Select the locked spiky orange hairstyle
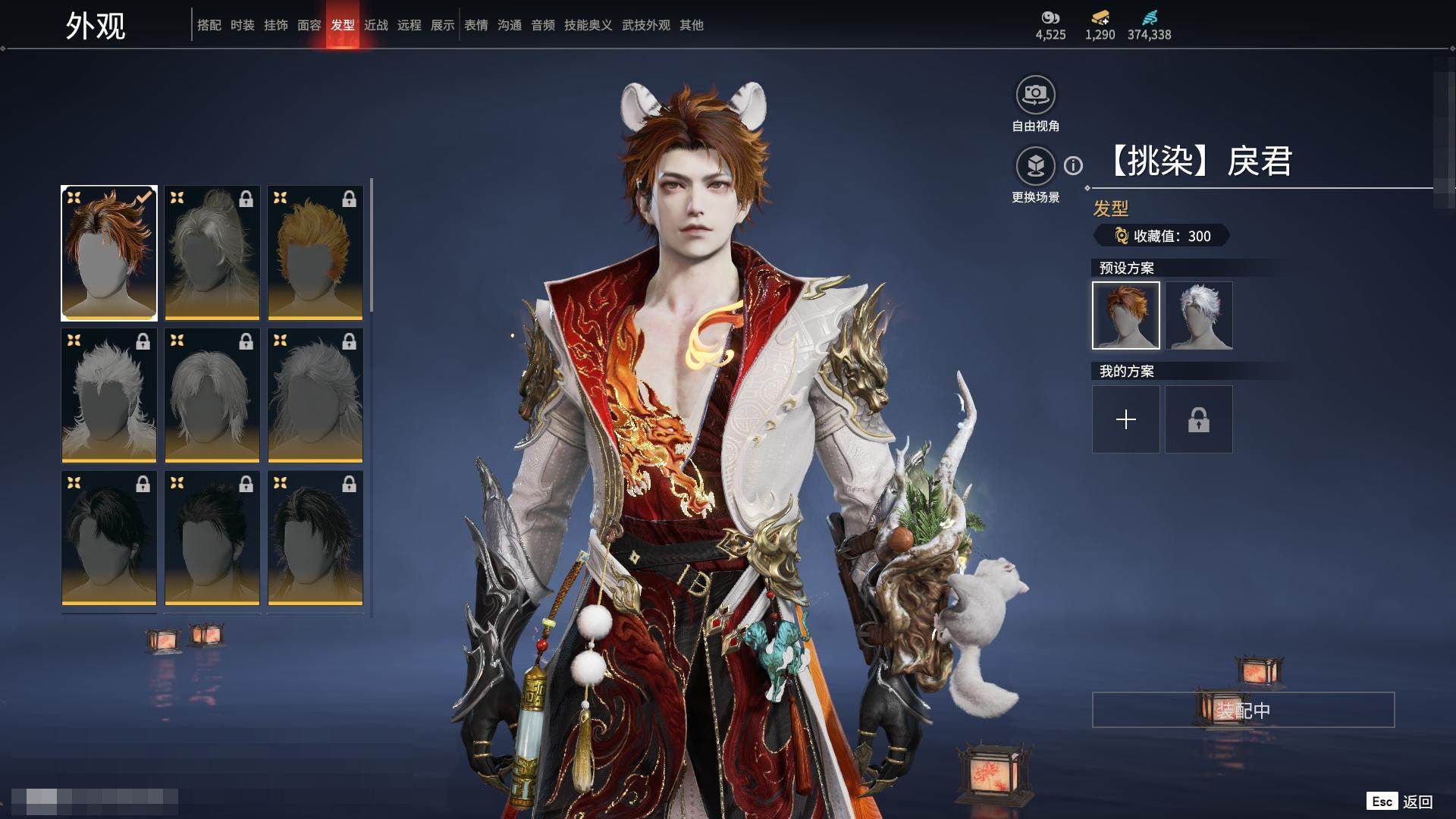Image resolution: width=1456 pixels, height=819 pixels. [x=315, y=253]
